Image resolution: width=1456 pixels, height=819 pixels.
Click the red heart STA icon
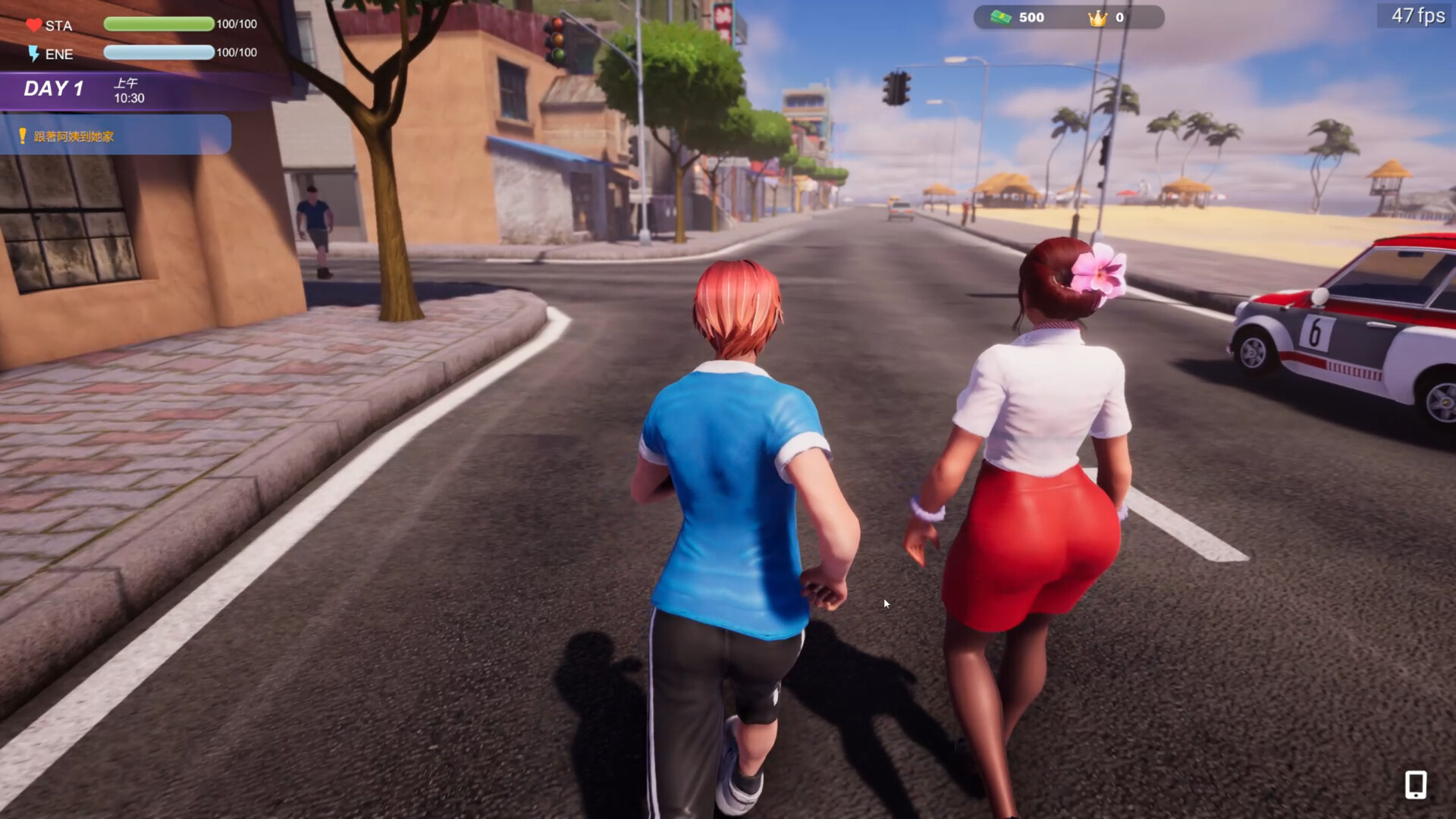pos(32,24)
